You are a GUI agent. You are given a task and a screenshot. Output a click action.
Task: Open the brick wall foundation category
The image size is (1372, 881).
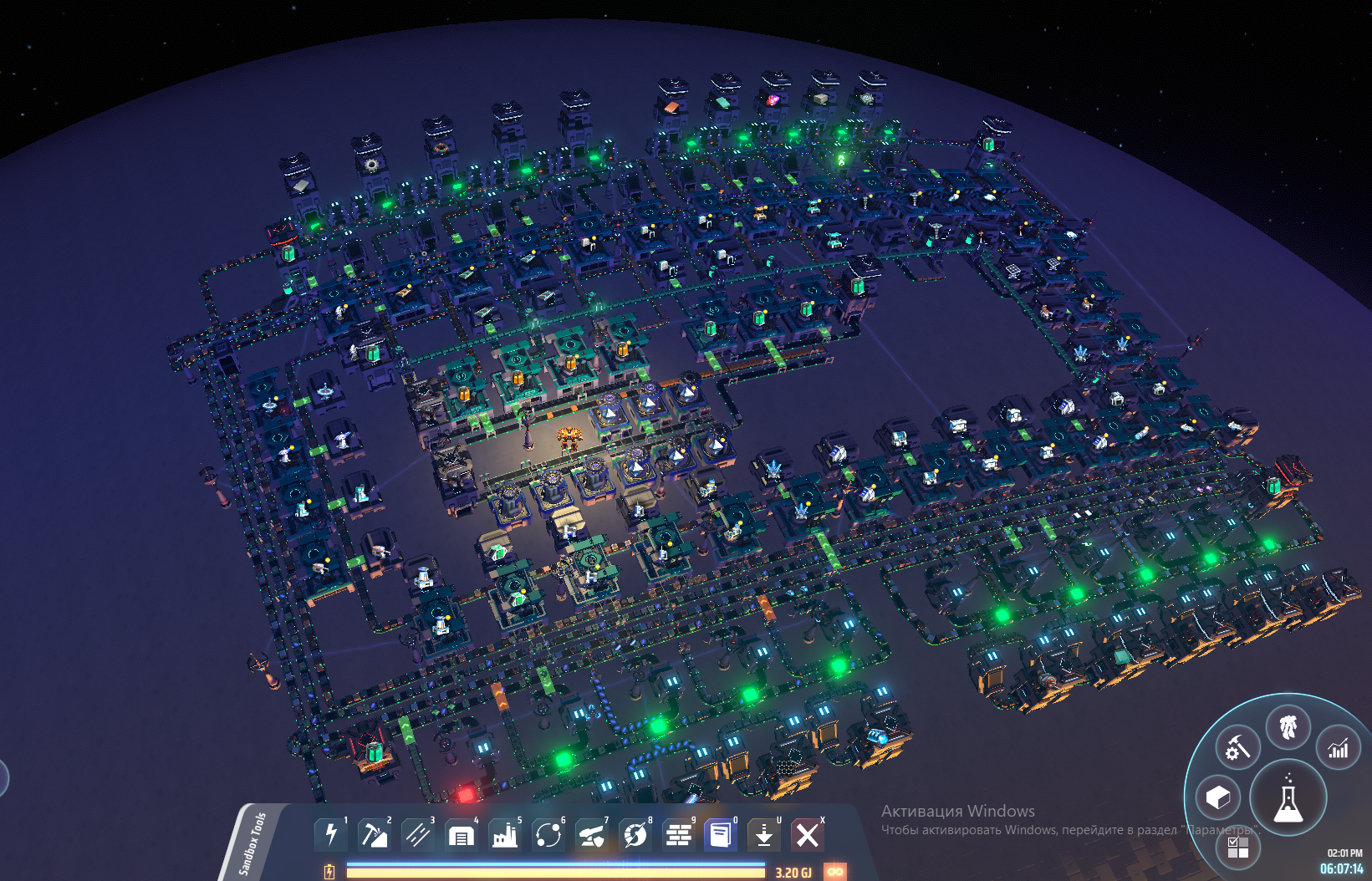[x=678, y=834]
